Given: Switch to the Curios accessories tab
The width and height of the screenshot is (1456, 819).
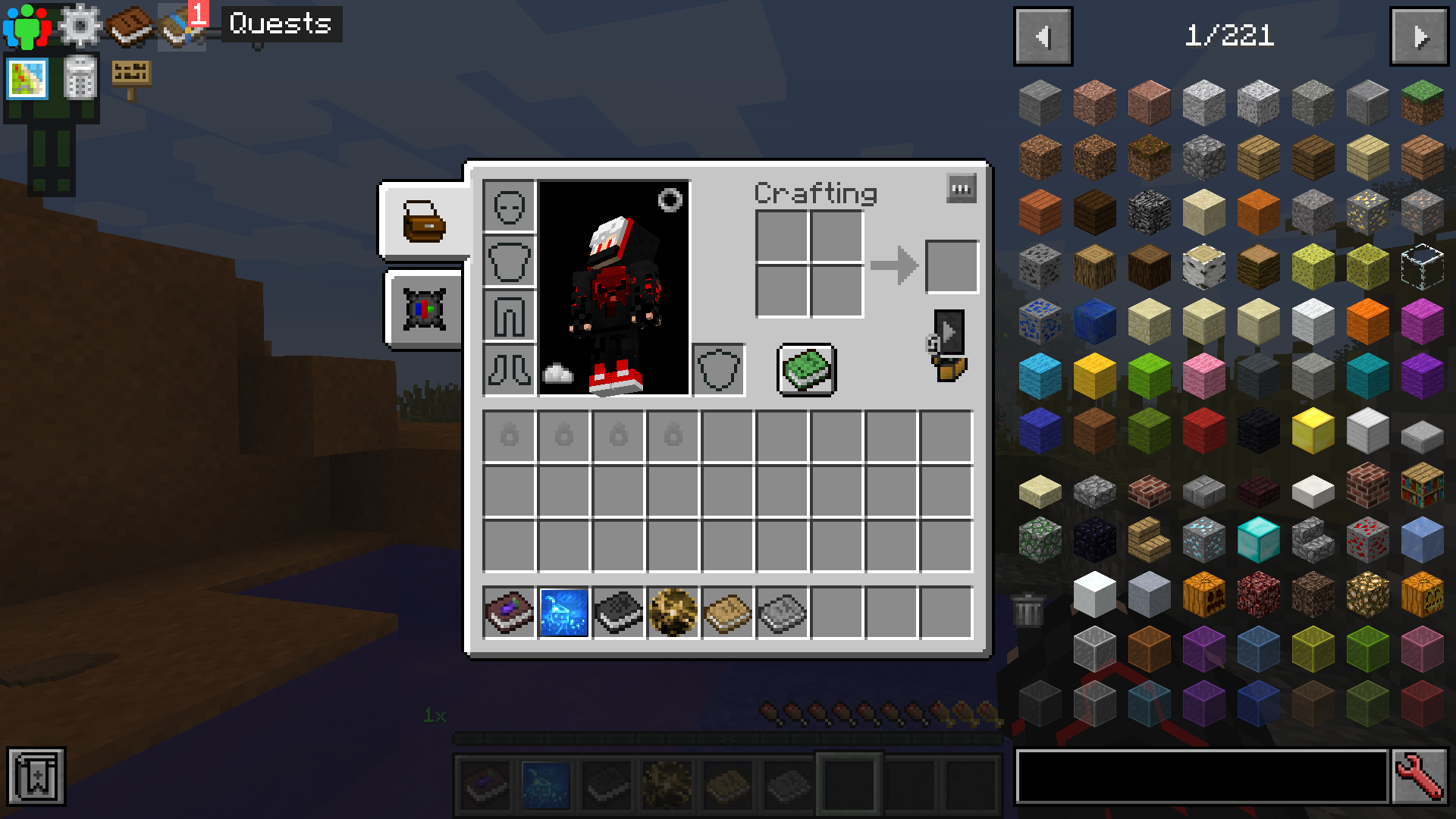Looking at the screenshot, I should coord(423,311).
